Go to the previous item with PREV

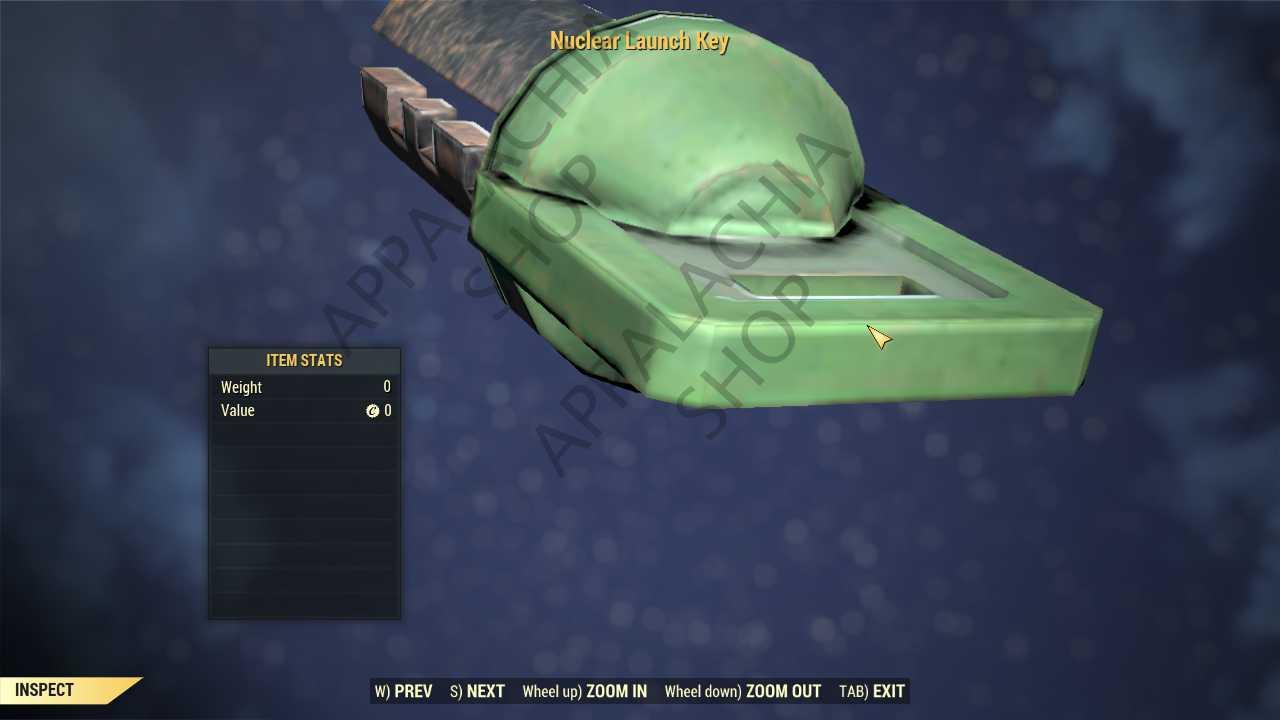tap(404, 691)
